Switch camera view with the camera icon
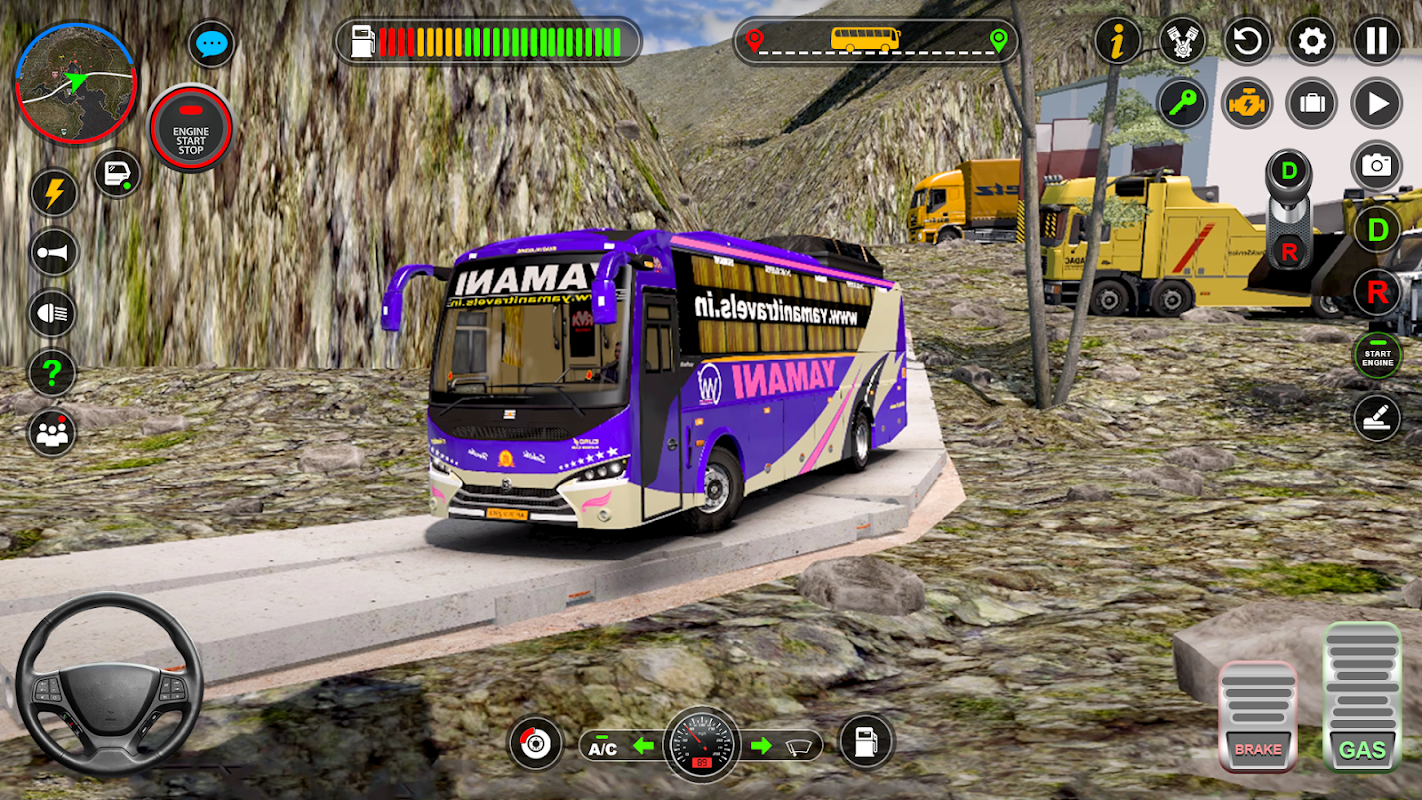The image size is (1422, 800). point(1377,166)
